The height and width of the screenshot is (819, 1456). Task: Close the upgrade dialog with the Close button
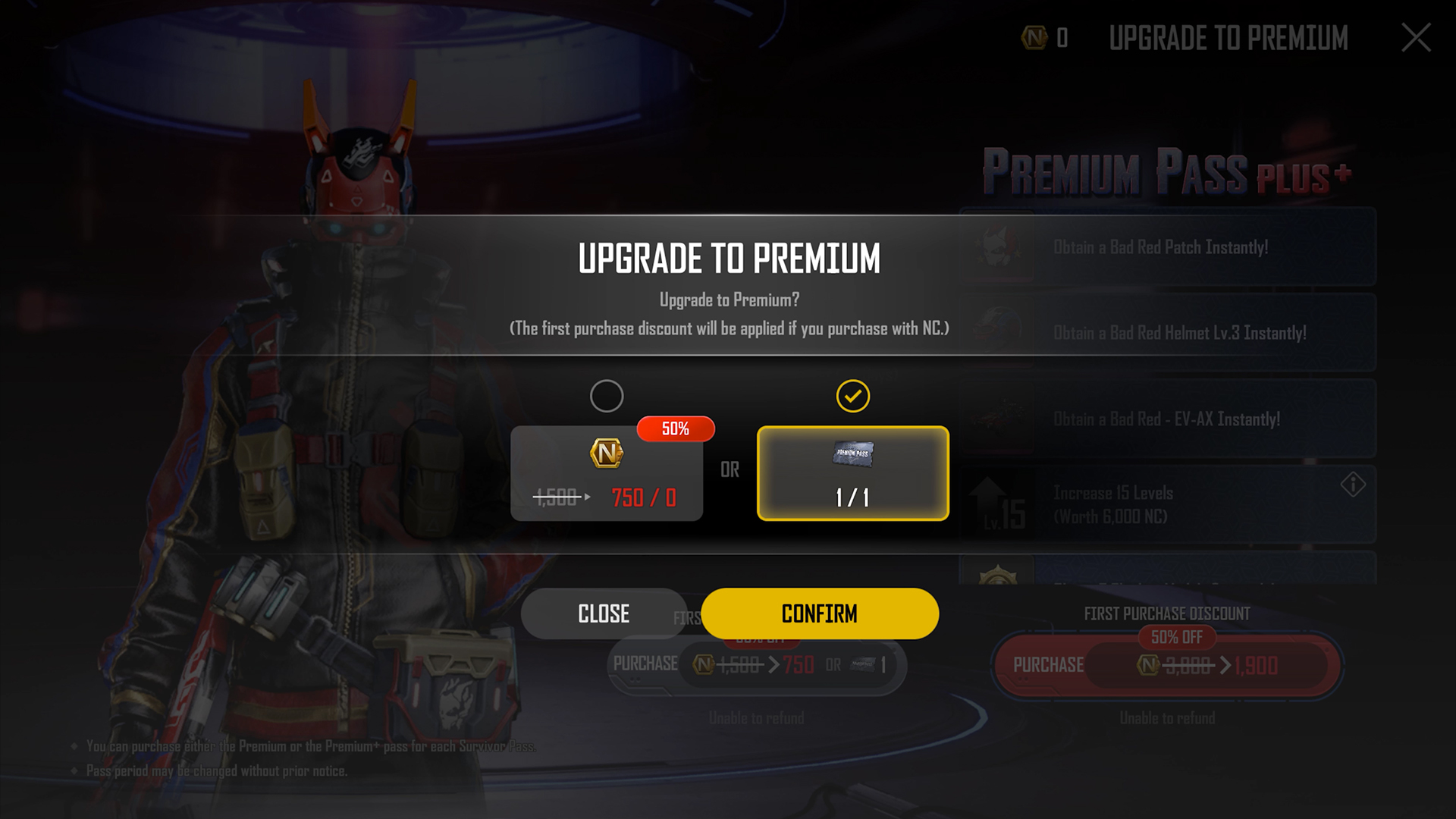pos(603,613)
